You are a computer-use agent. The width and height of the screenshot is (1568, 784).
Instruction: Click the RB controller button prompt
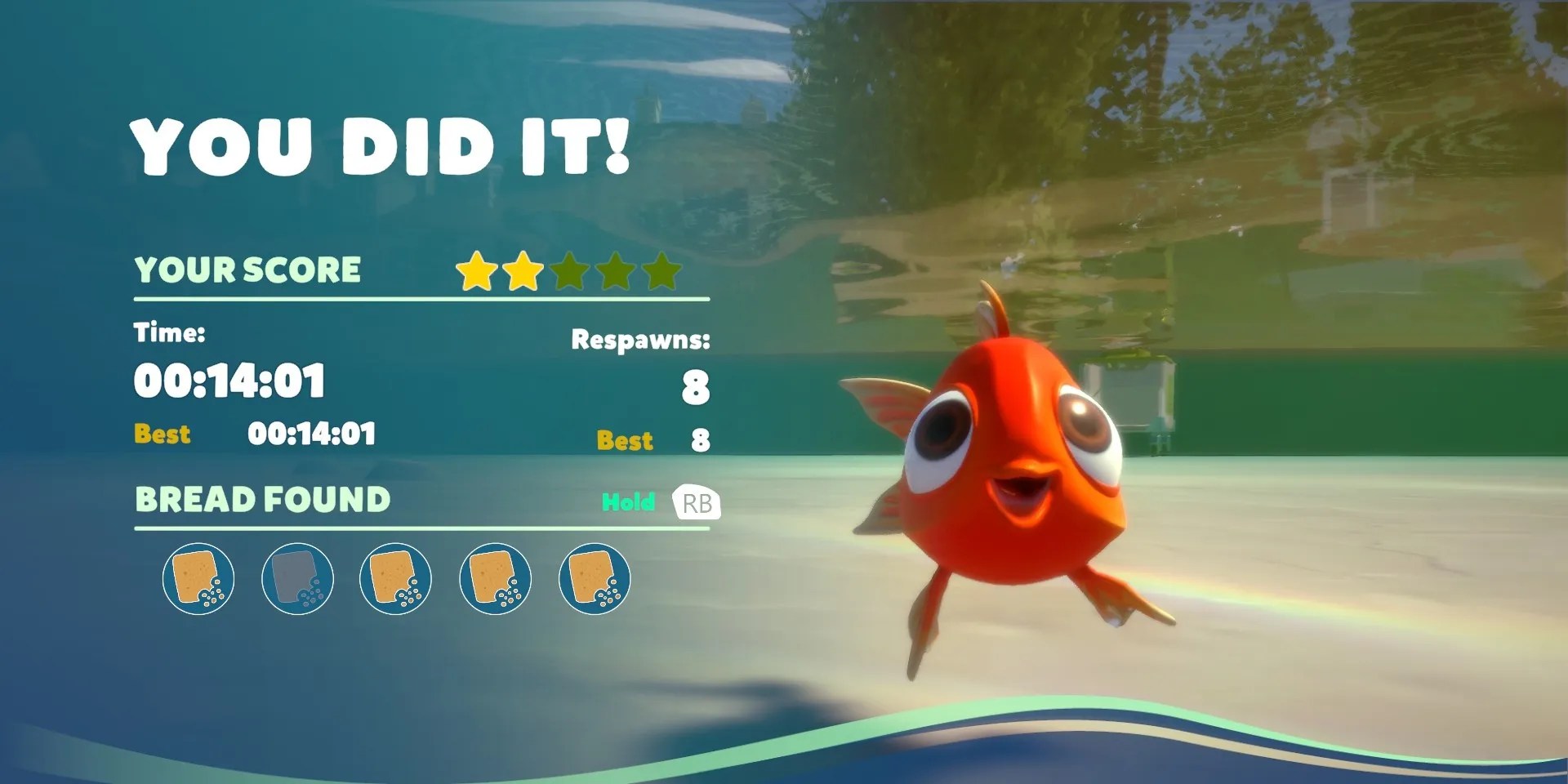pos(695,503)
